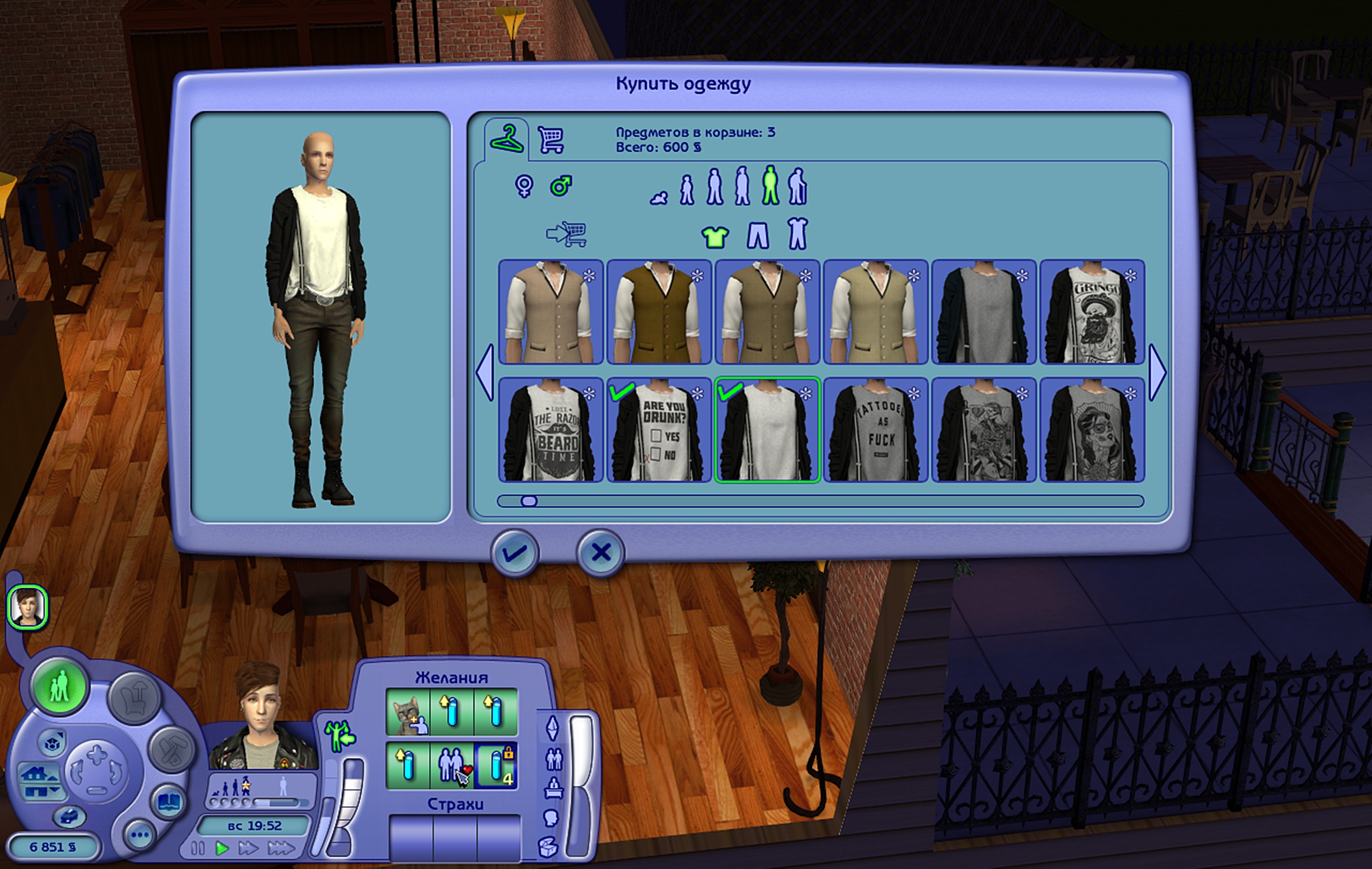Viewport: 1372px width, 869px height.
Task: Show next page of clothing with right arrow
Action: pyautogui.click(x=1157, y=372)
